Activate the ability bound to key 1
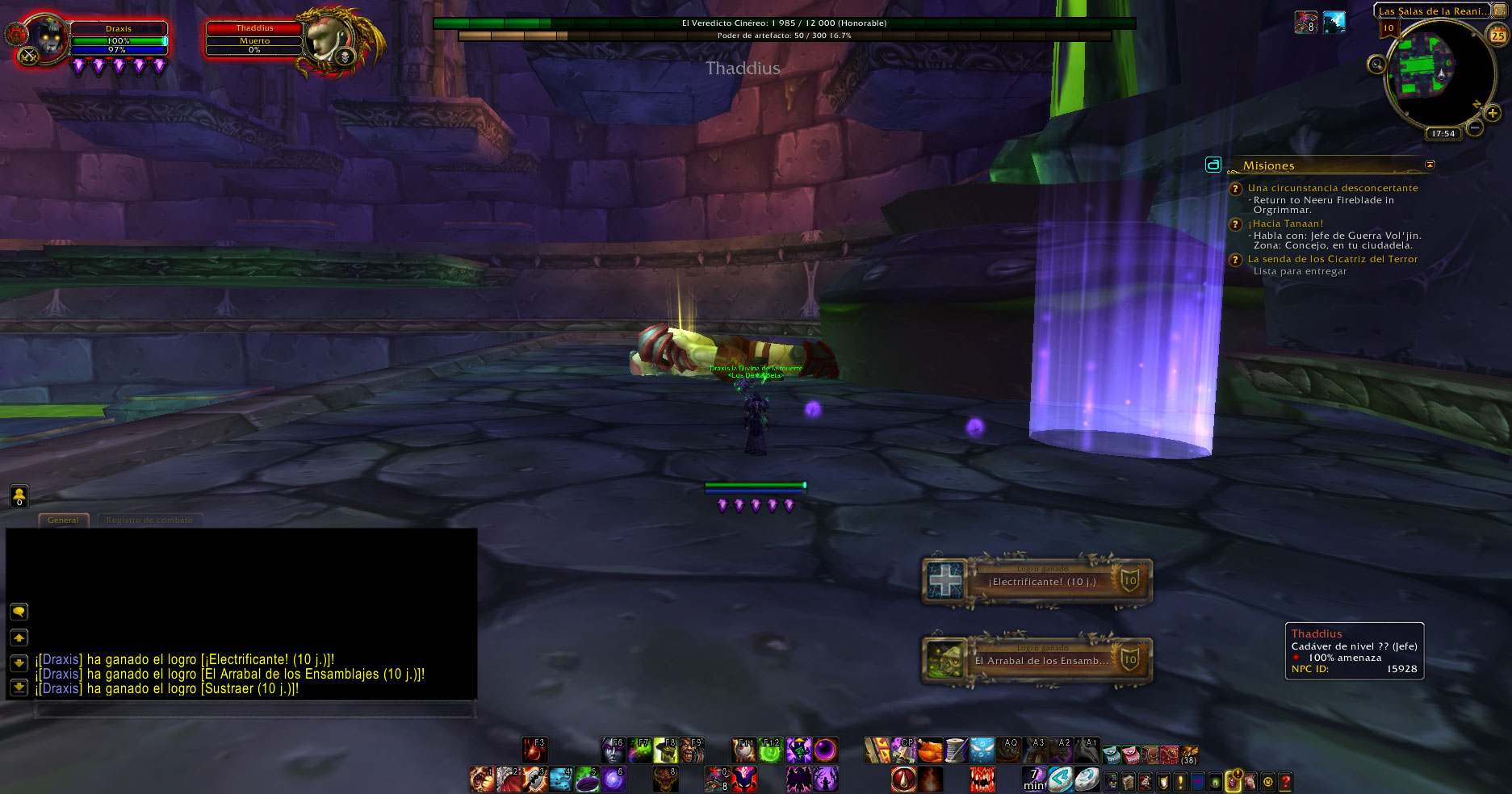Image resolution: width=1512 pixels, height=794 pixels. point(482,779)
